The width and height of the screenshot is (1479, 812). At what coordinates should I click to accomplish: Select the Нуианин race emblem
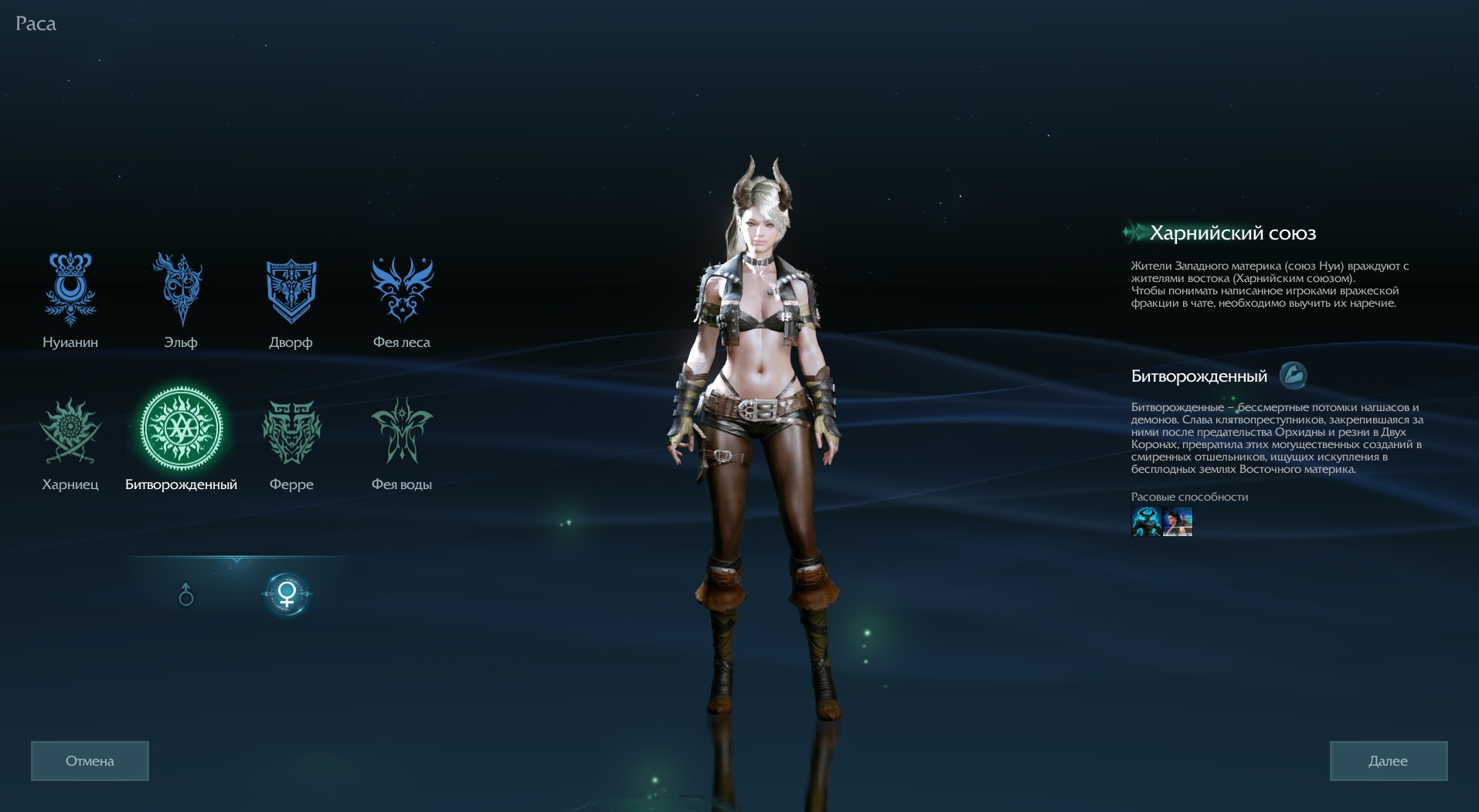70,289
